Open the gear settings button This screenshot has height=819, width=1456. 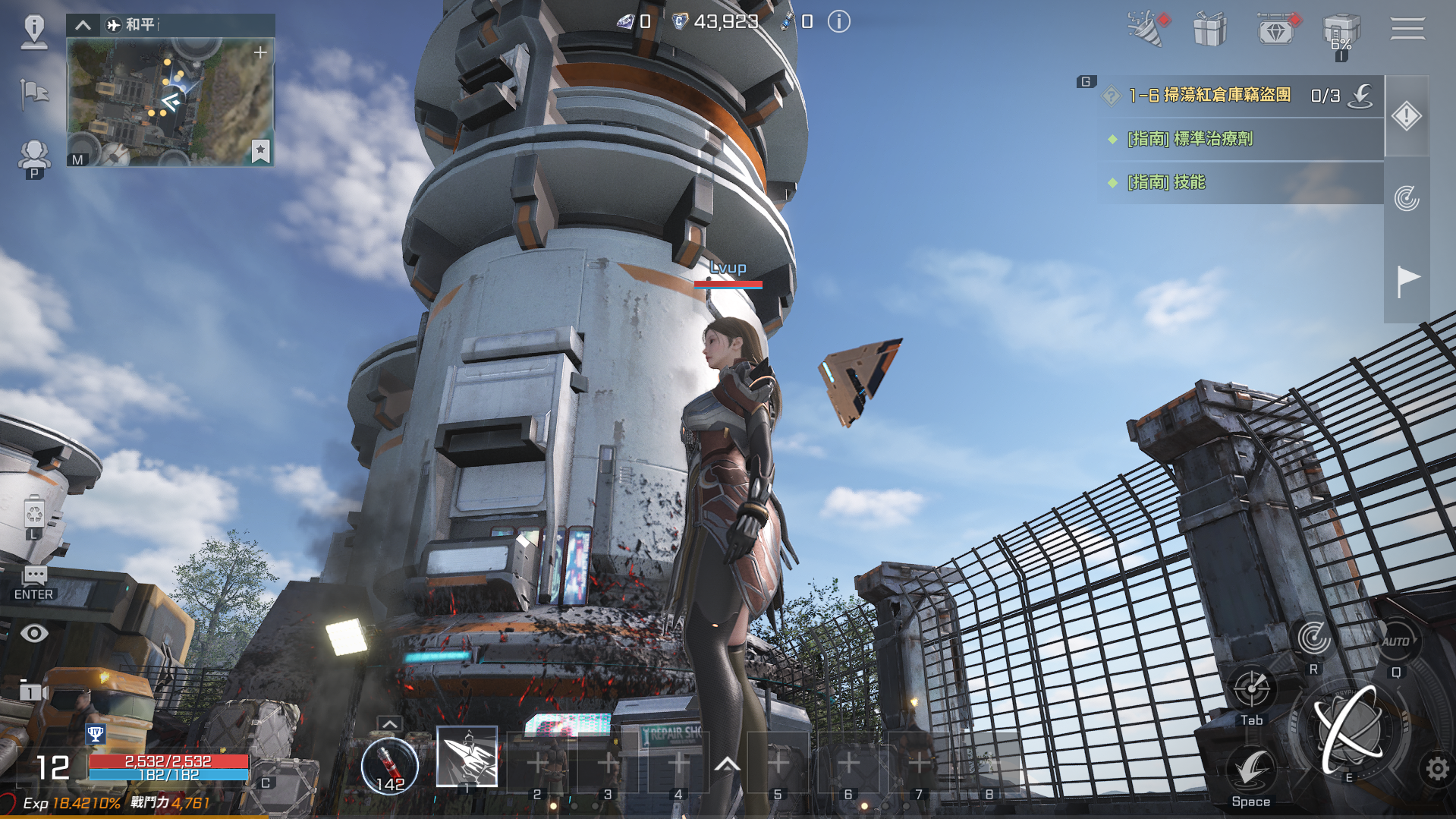coord(1436,769)
